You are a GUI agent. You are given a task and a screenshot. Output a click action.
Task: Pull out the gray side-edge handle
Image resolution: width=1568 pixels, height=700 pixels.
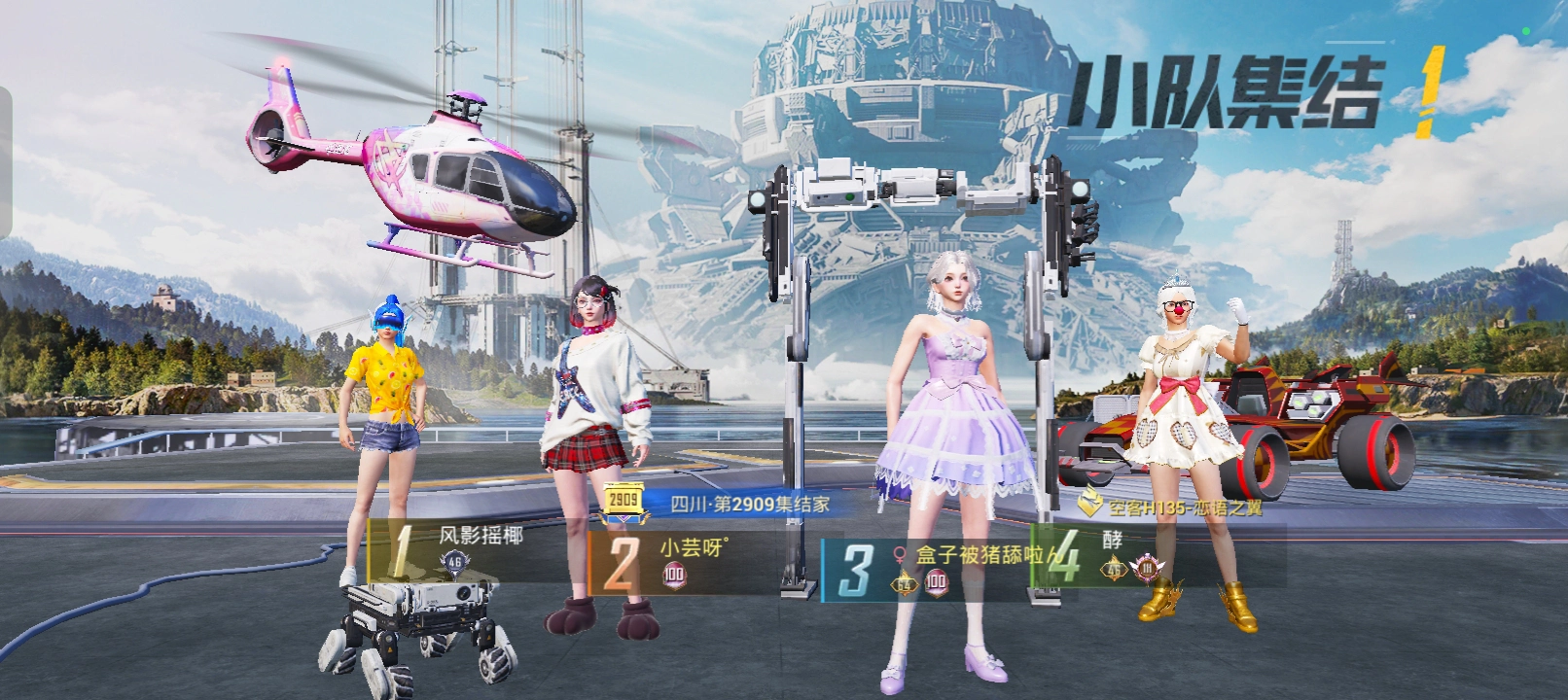(6, 162)
